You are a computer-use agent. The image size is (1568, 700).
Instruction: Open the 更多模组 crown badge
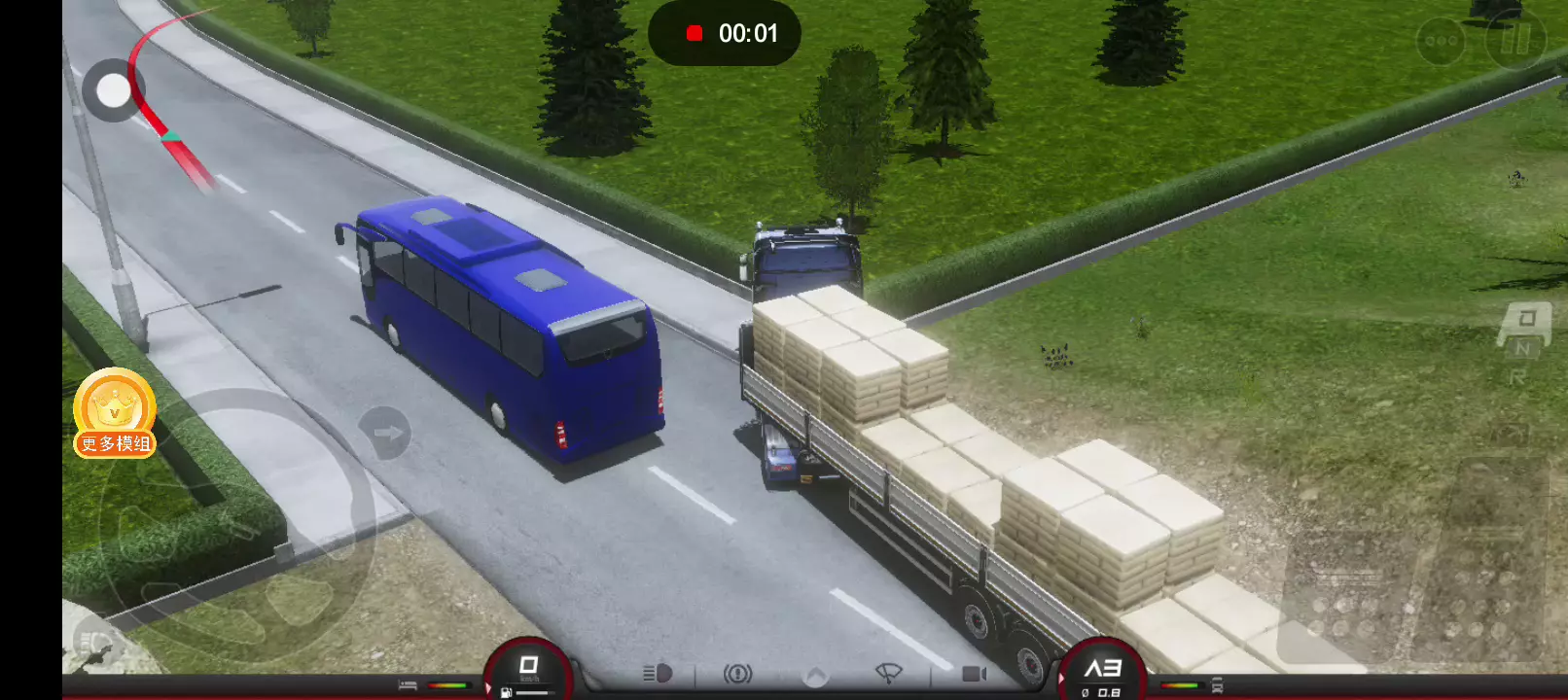click(115, 413)
